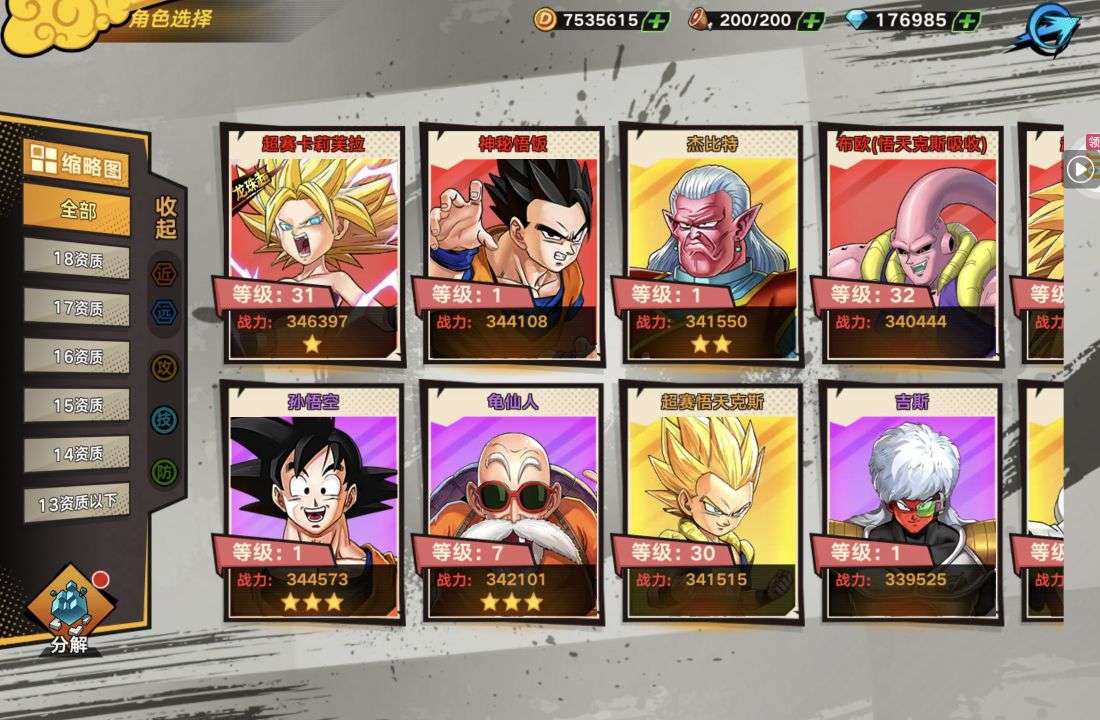Viewport: 1100px width, 720px height.
Task: Open the 分解 decompose function
Action: click(70, 612)
